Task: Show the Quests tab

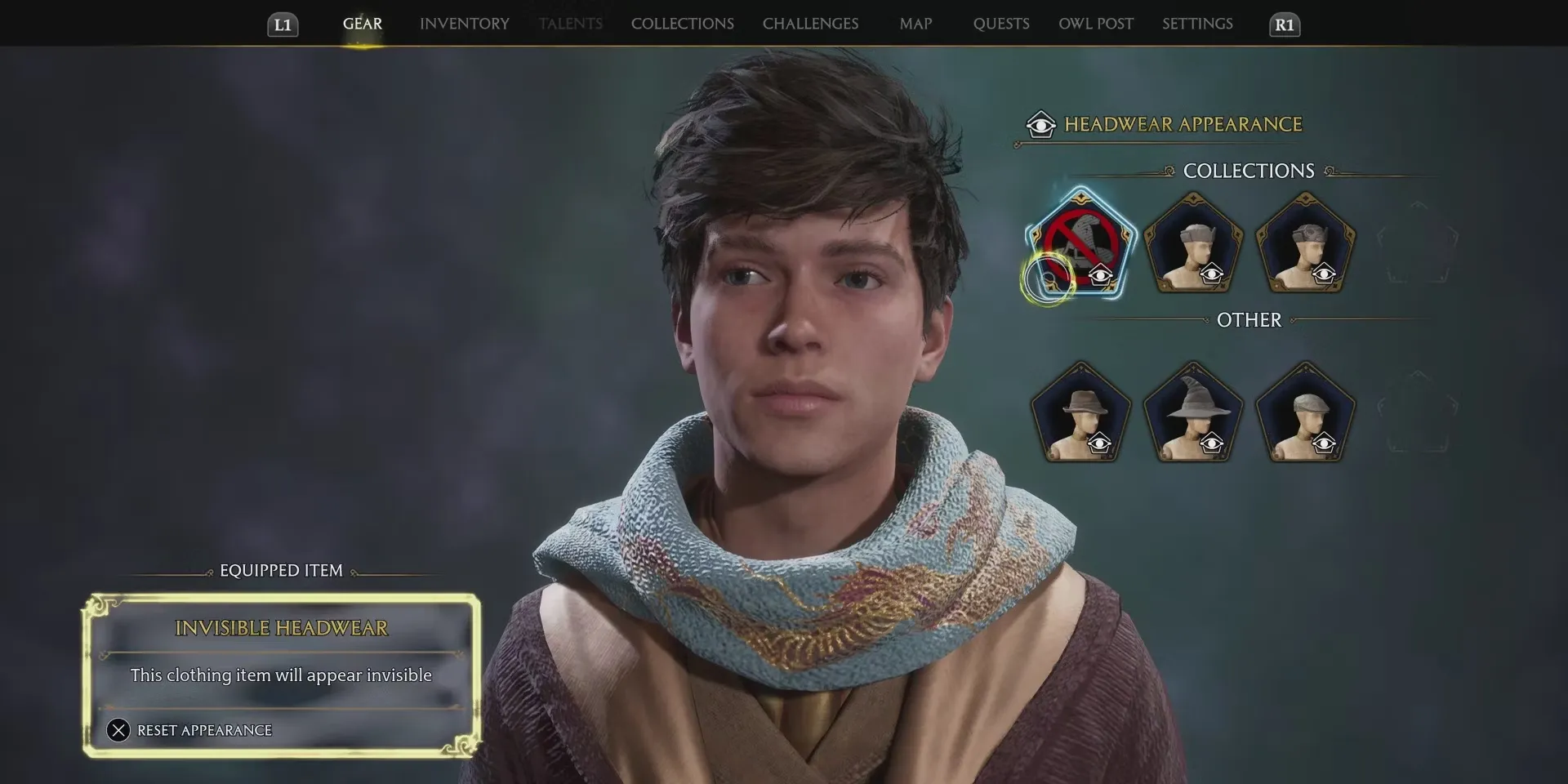Action: coord(1000,24)
